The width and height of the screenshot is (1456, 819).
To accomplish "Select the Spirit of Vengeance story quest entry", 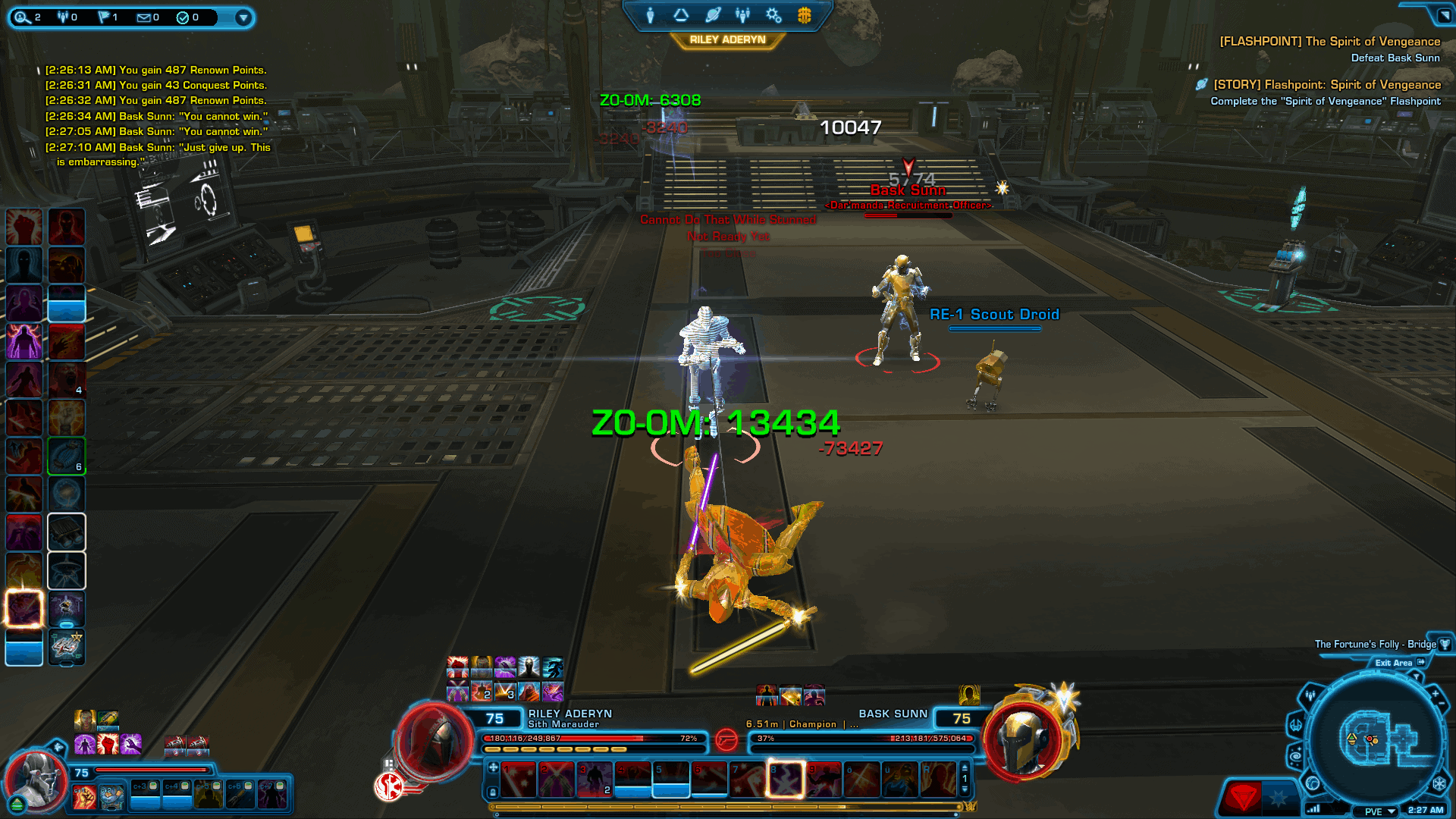I will click(1327, 85).
